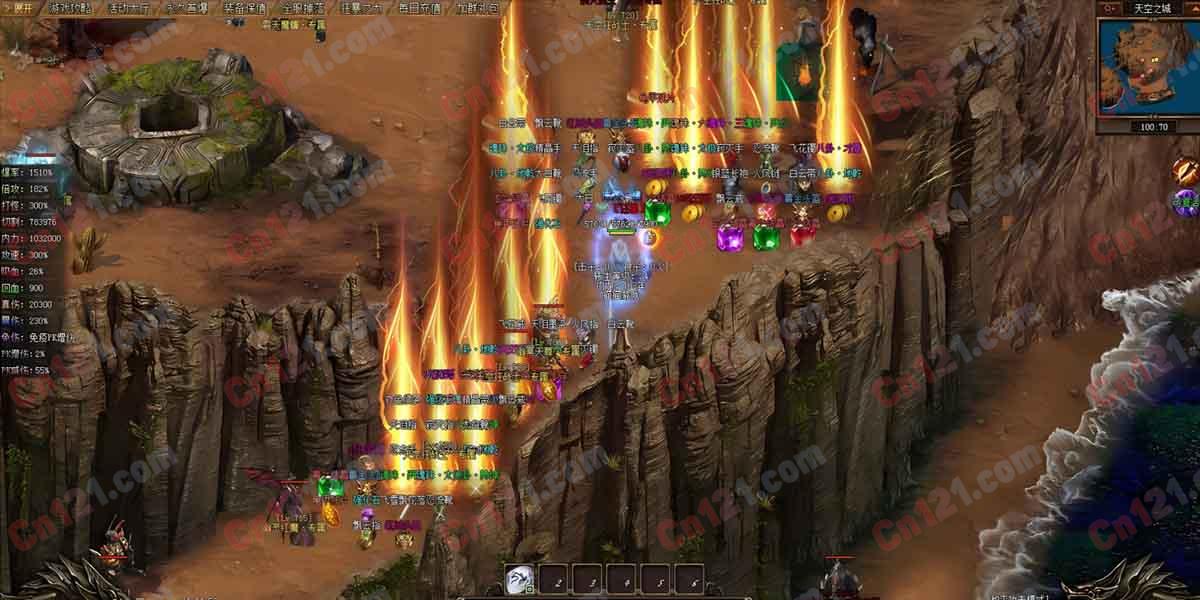This screenshot has width=1200, height=600.
Task: Open the 活动大厅 activity hall
Action: click(x=129, y=7)
